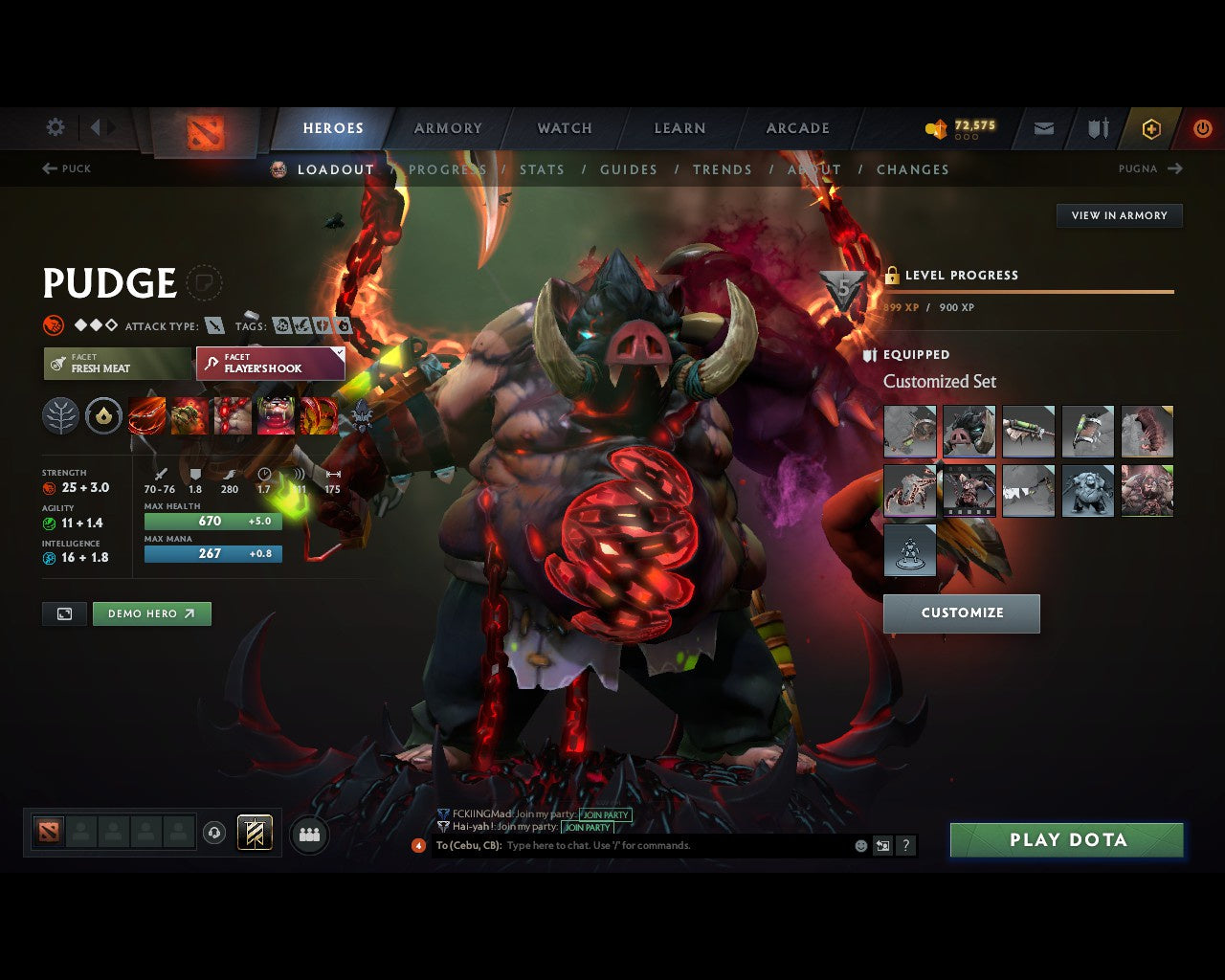Click the CUSTOMIZE button
Screen dimensions: 1225x980
tap(962, 613)
